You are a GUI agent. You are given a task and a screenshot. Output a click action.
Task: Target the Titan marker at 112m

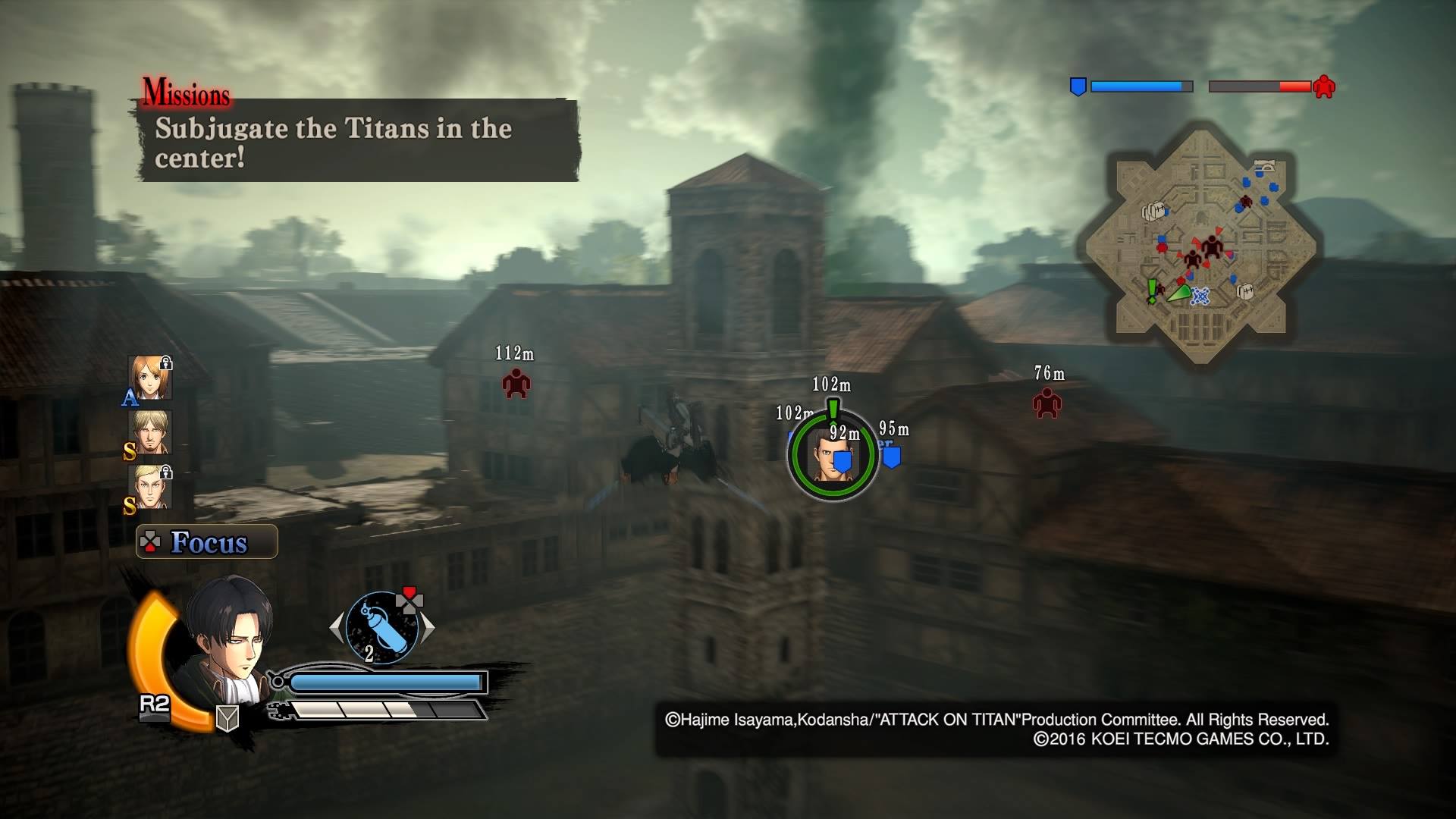pyautogui.click(x=516, y=384)
